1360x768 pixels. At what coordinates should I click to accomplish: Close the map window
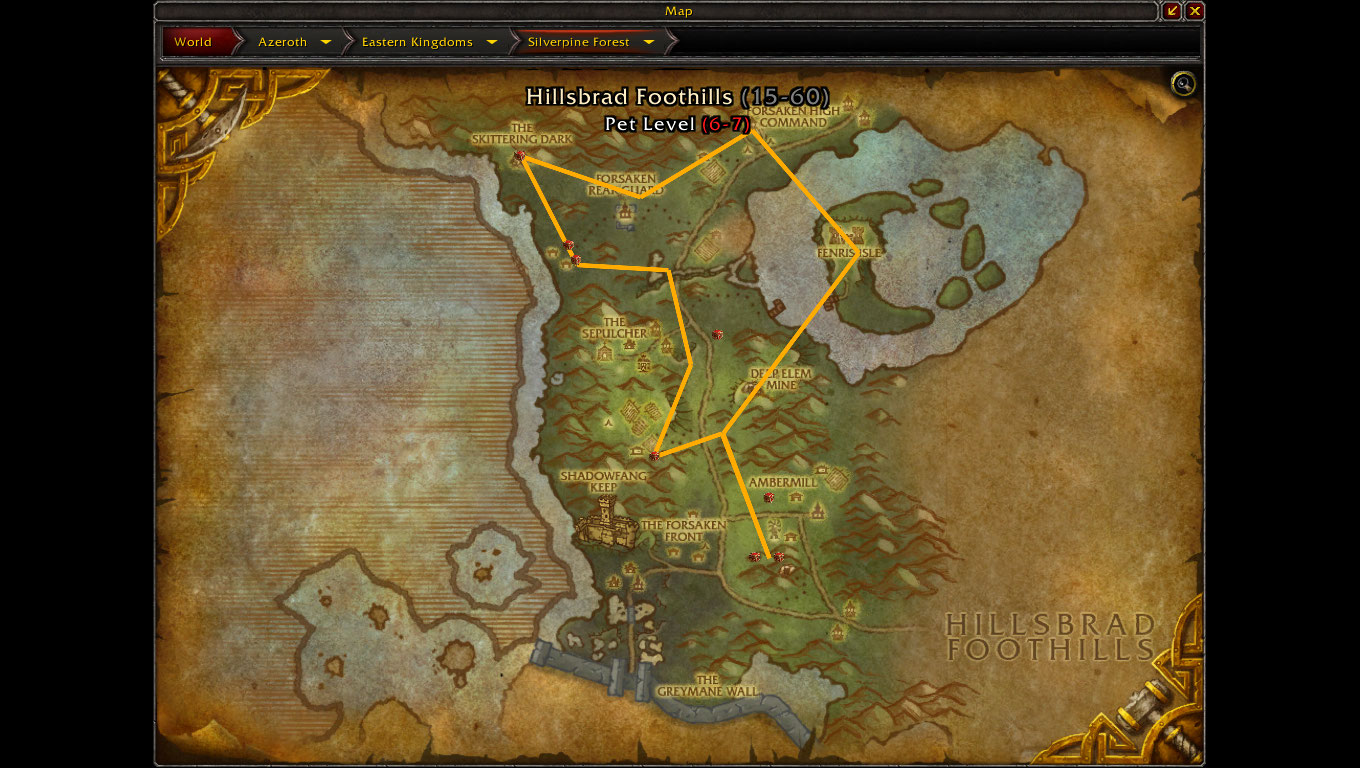coord(1195,11)
